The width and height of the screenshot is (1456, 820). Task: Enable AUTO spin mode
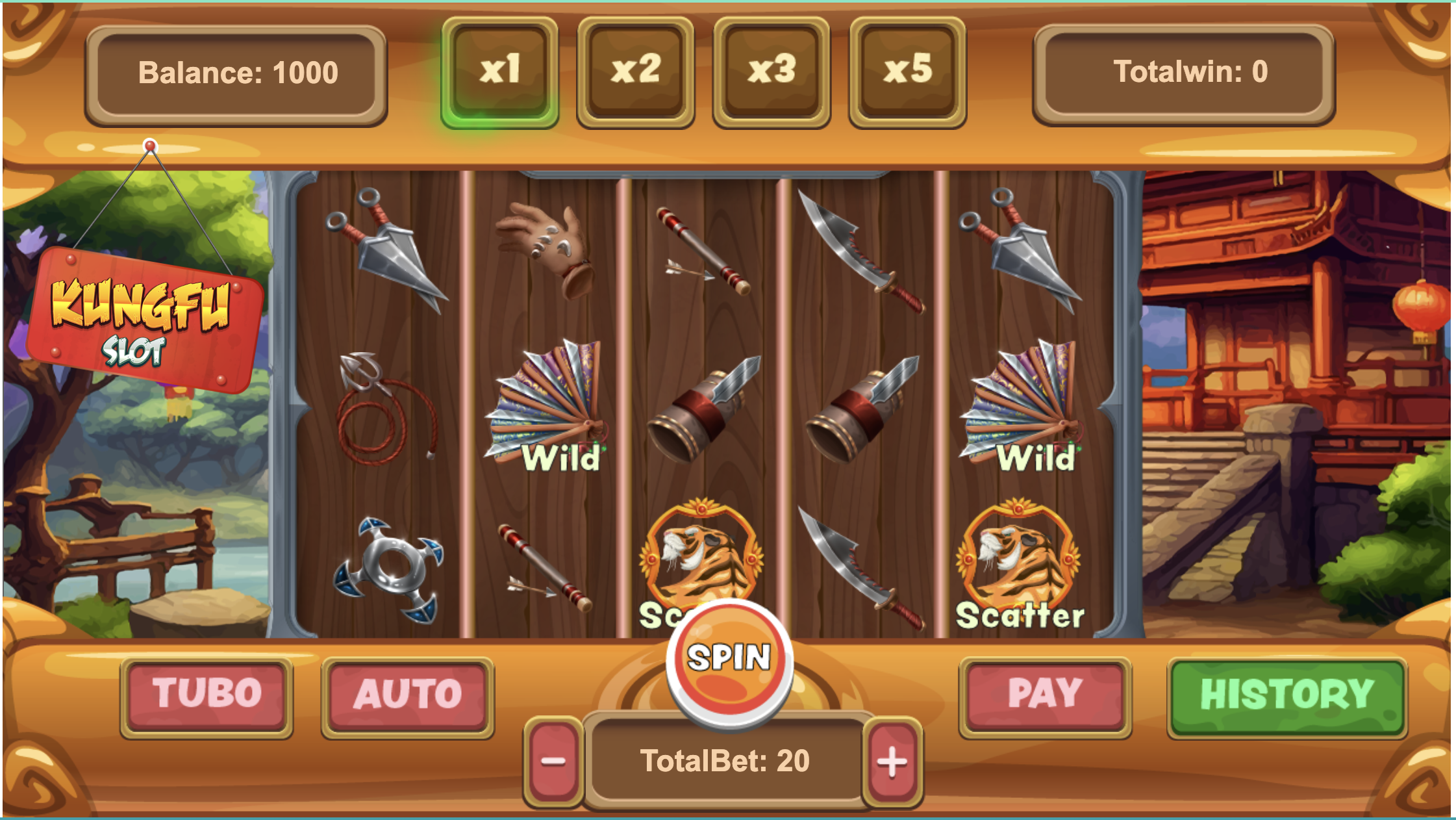tap(407, 695)
